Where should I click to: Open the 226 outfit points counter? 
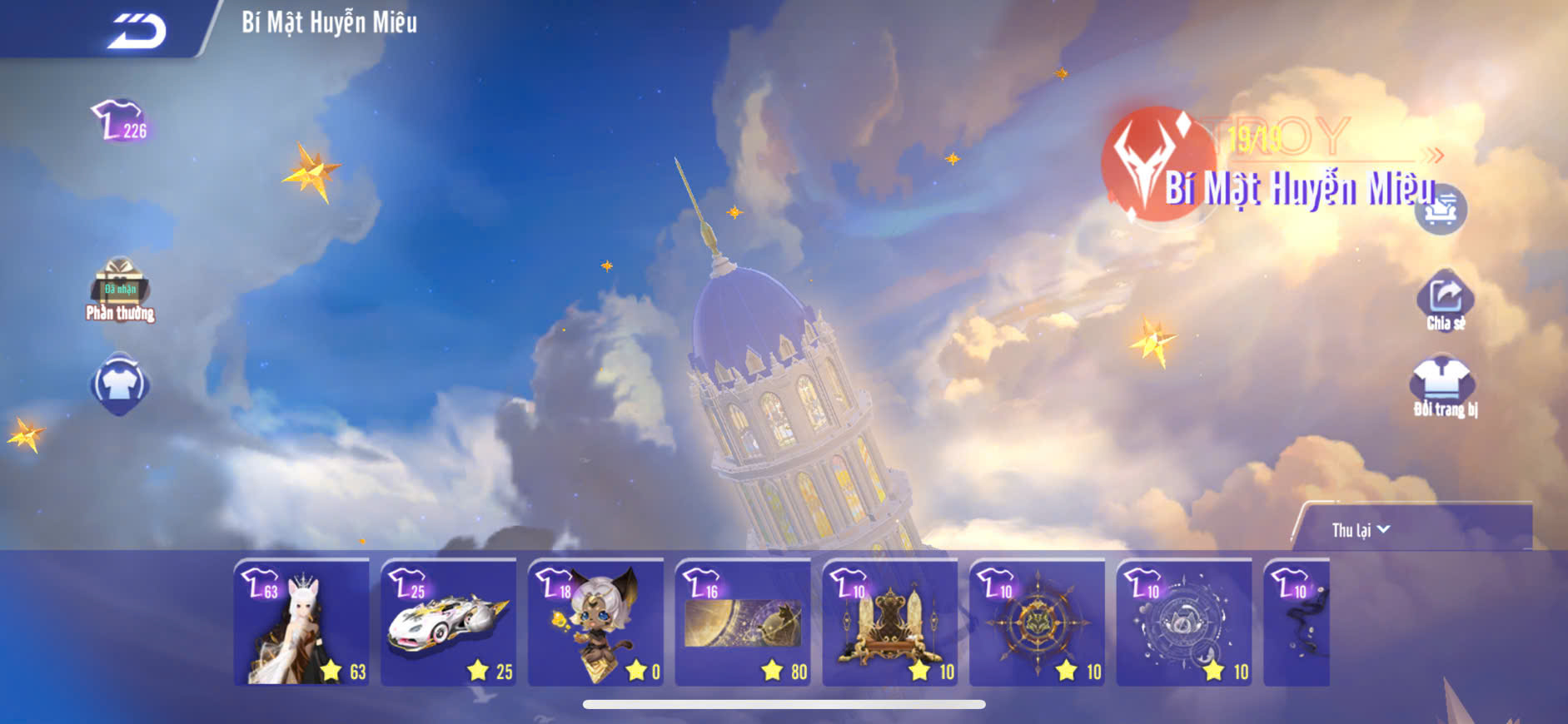(120, 121)
